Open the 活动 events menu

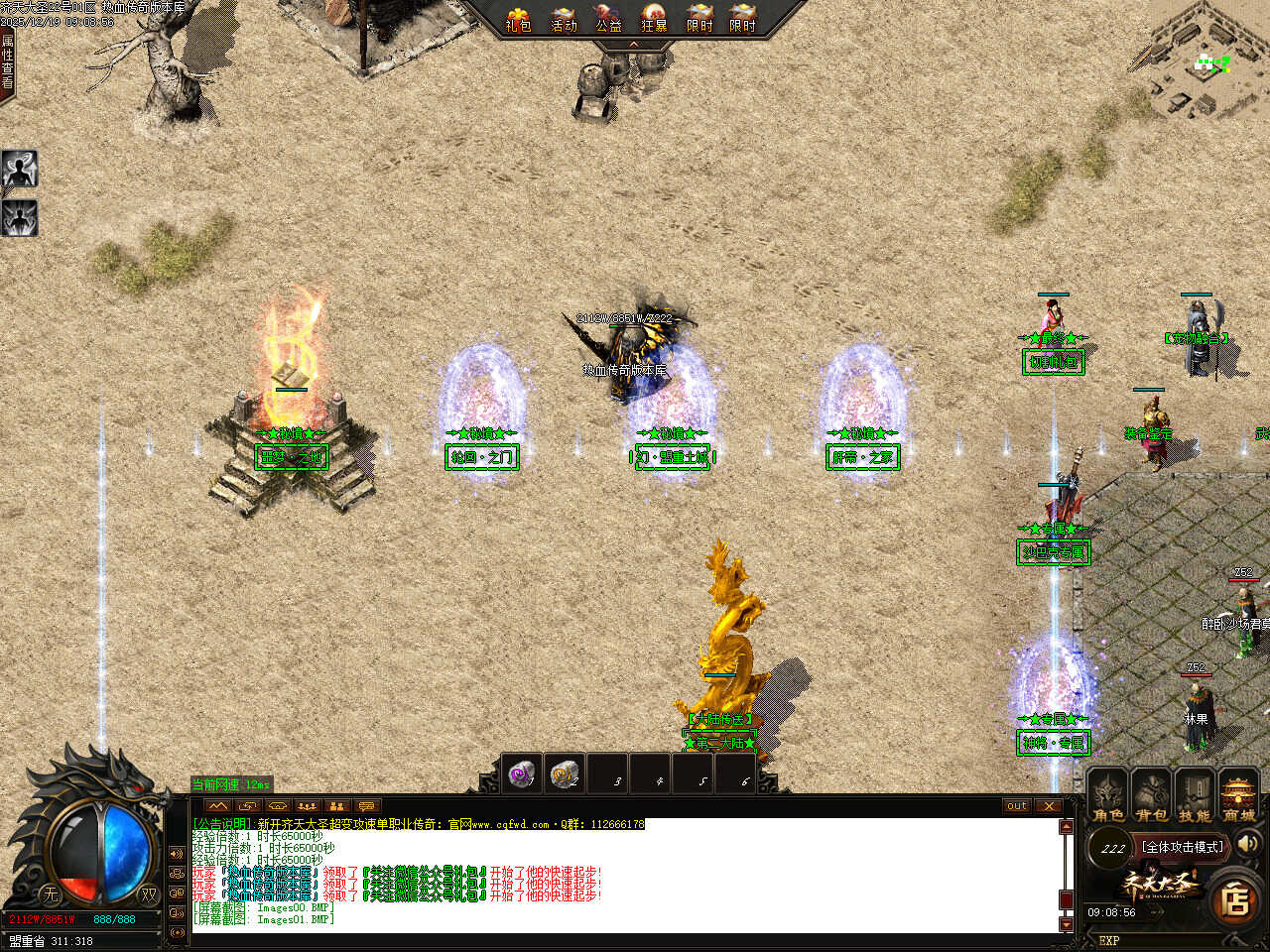tap(564, 19)
